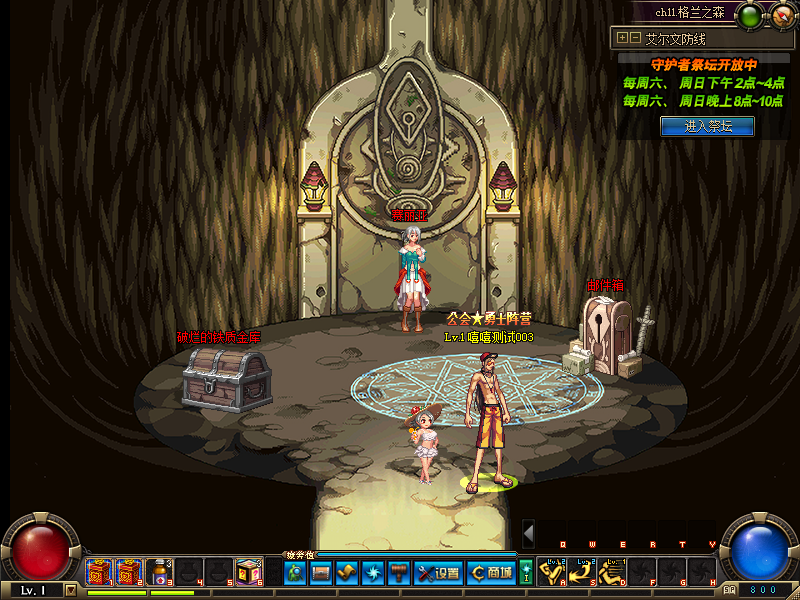Activate the arrow skill on key S

coord(582,572)
